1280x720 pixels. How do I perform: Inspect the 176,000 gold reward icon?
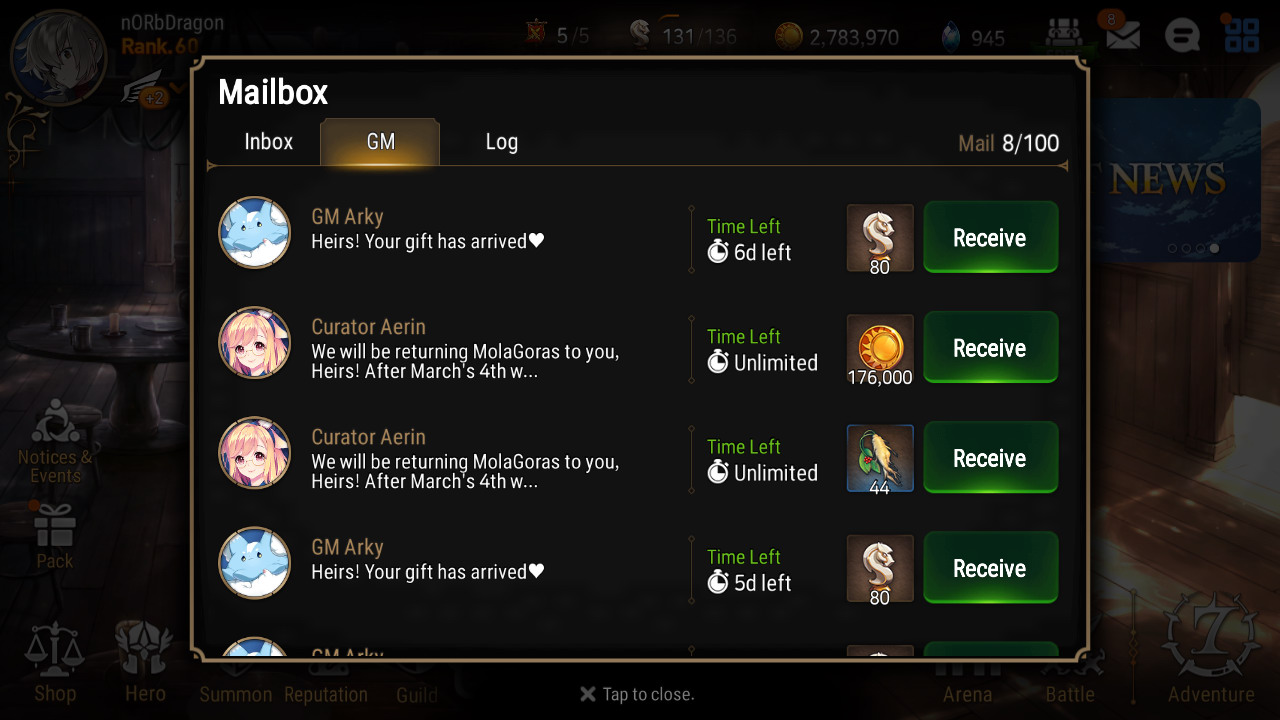880,348
